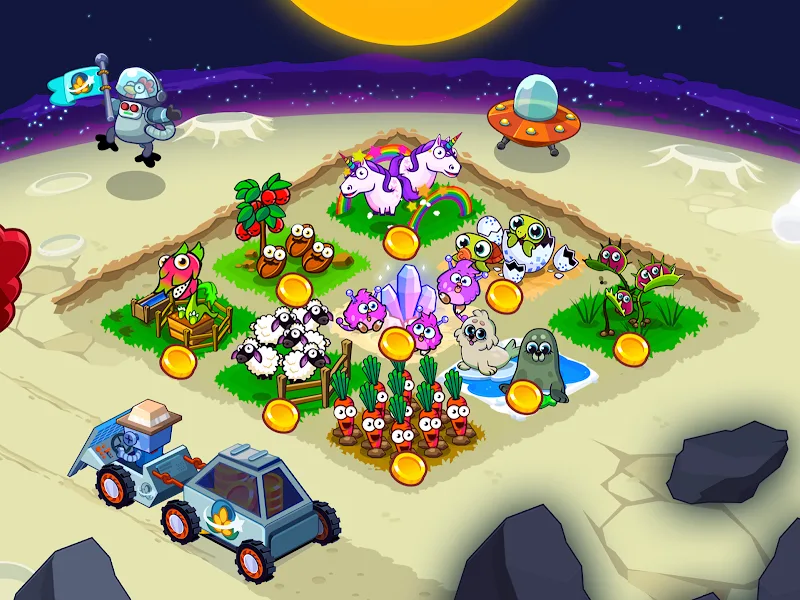Collect the coin under the cocoa bean plants

coord(295,290)
